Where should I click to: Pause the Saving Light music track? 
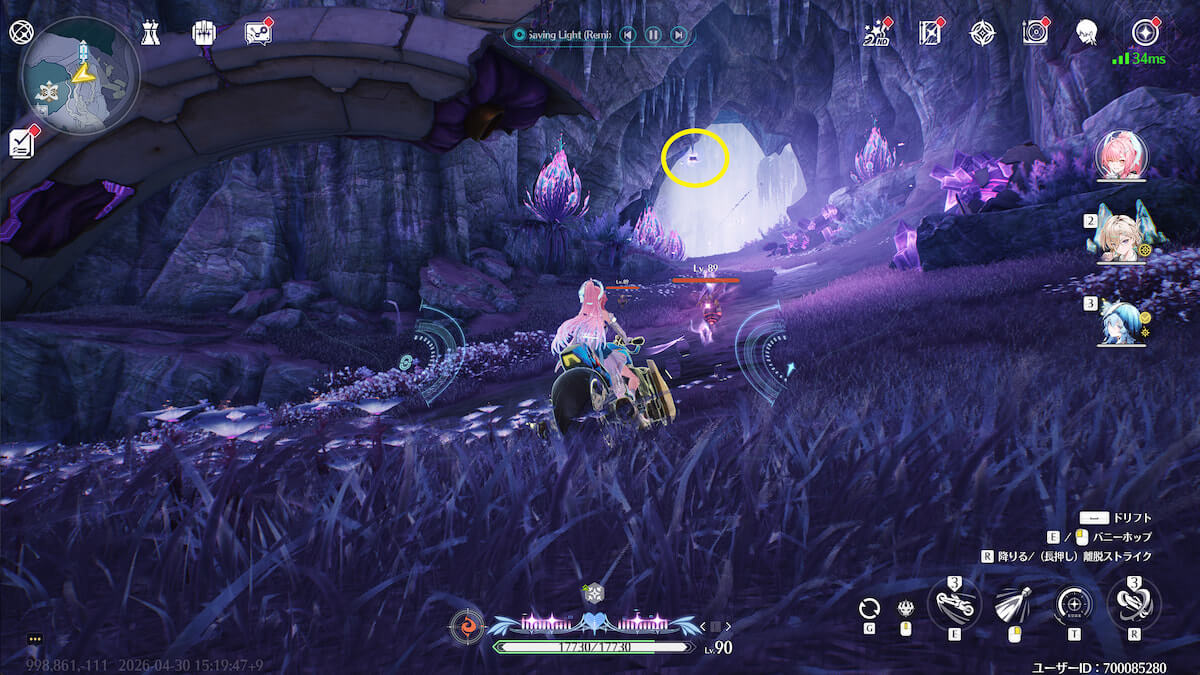point(653,35)
